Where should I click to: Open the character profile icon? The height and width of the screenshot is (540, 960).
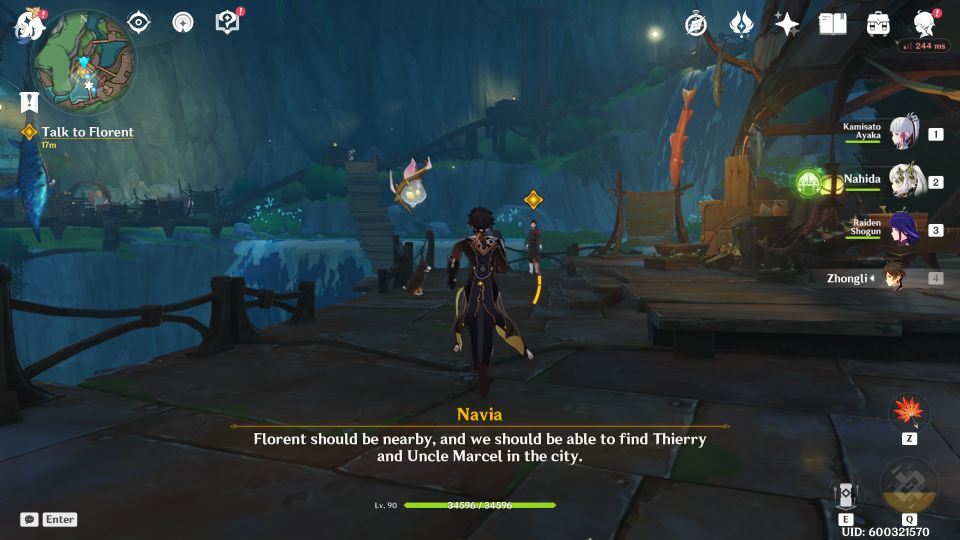925,24
